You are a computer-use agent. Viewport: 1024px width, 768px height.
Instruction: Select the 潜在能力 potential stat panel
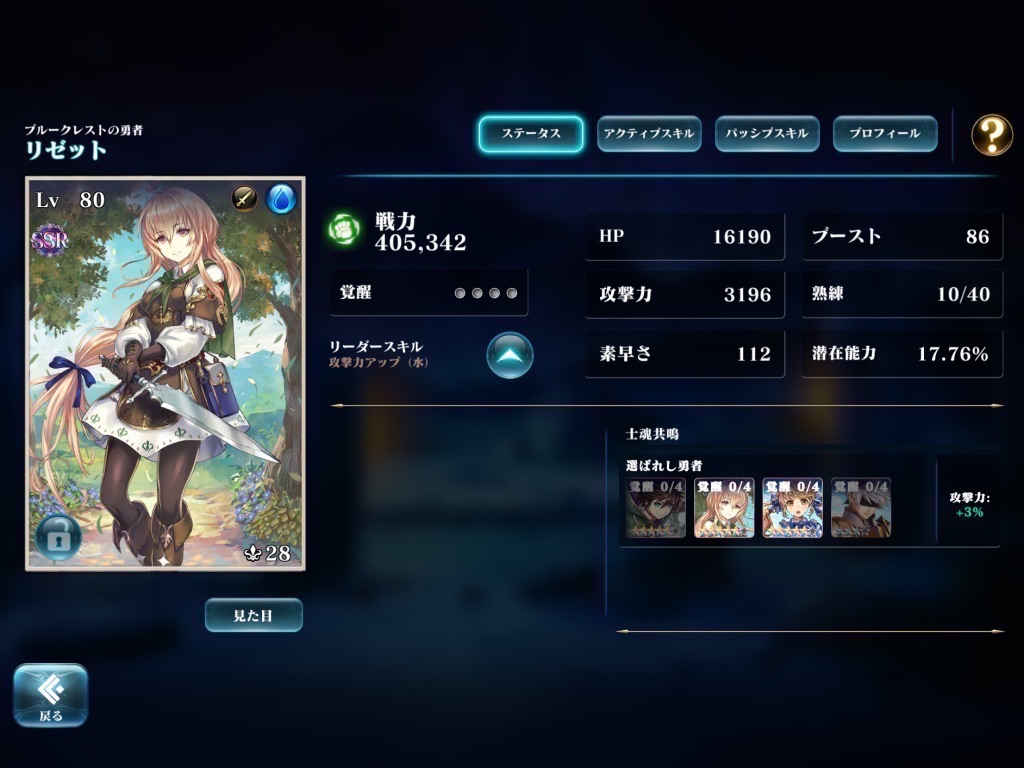click(x=901, y=354)
